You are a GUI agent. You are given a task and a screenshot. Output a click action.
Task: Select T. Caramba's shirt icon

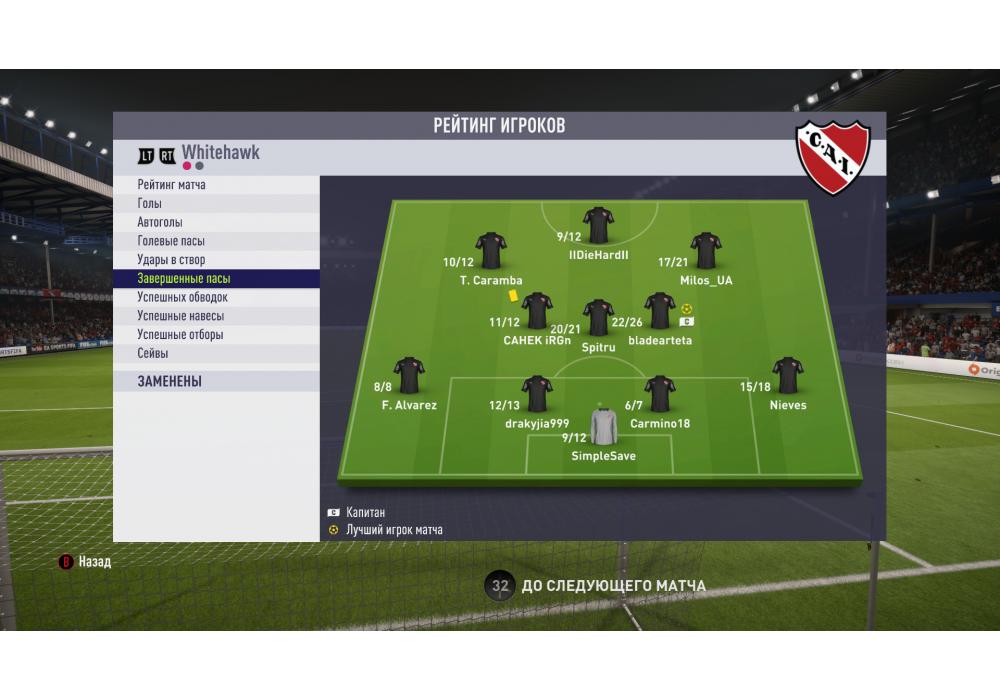pyautogui.click(x=491, y=251)
